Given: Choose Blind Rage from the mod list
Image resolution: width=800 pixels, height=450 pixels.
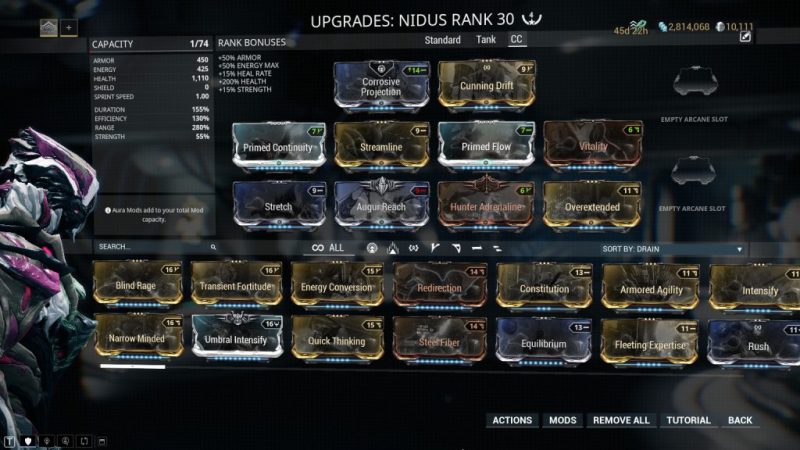Looking at the screenshot, I should click(139, 284).
